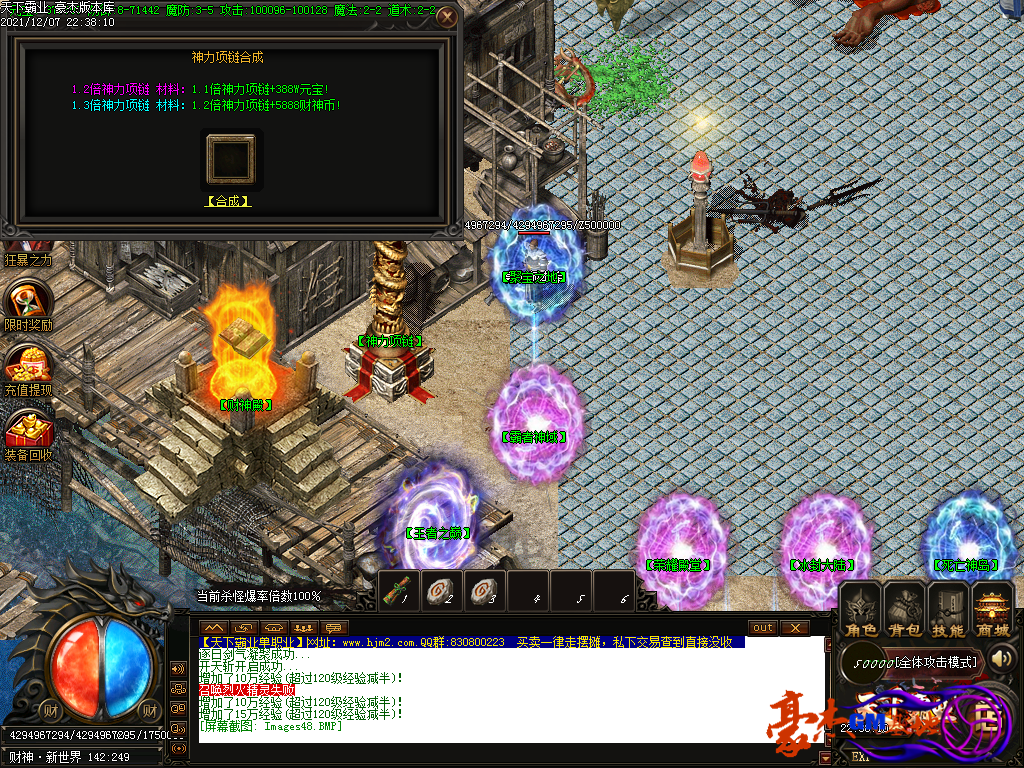Close the chat log with its X button
The width and height of the screenshot is (1024, 768).
click(795, 627)
